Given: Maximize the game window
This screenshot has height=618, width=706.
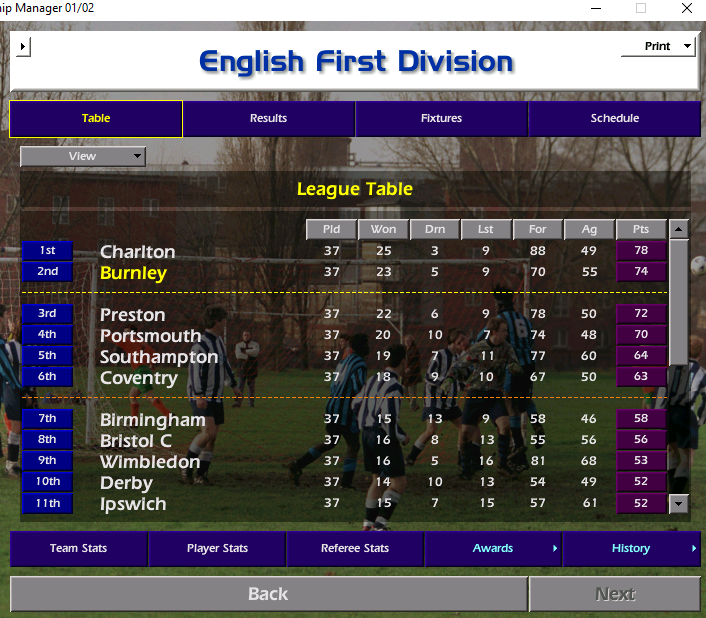Looking at the screenshot, I should click(641, 8).
